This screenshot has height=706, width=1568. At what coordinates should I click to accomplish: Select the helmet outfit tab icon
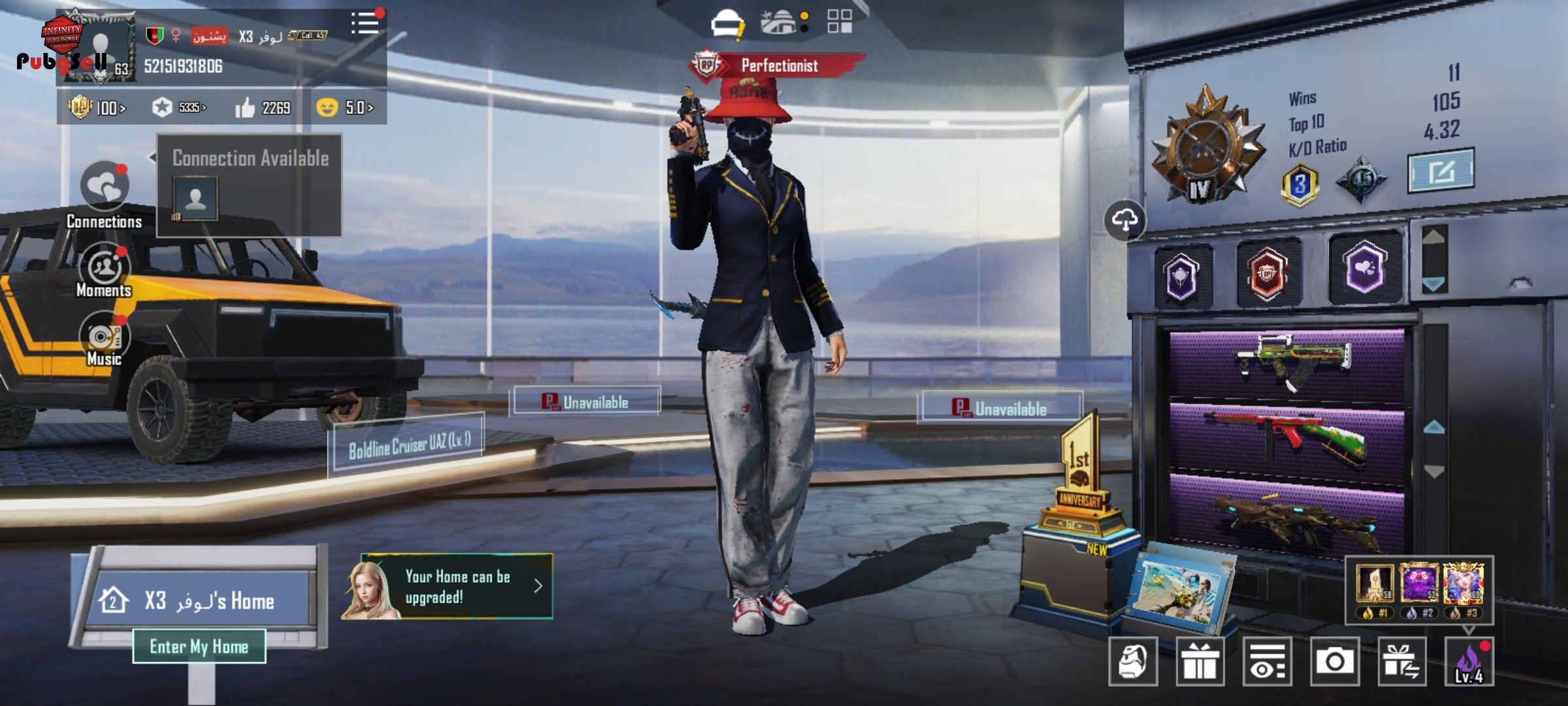pyautogui.click(x=727, y=23)
